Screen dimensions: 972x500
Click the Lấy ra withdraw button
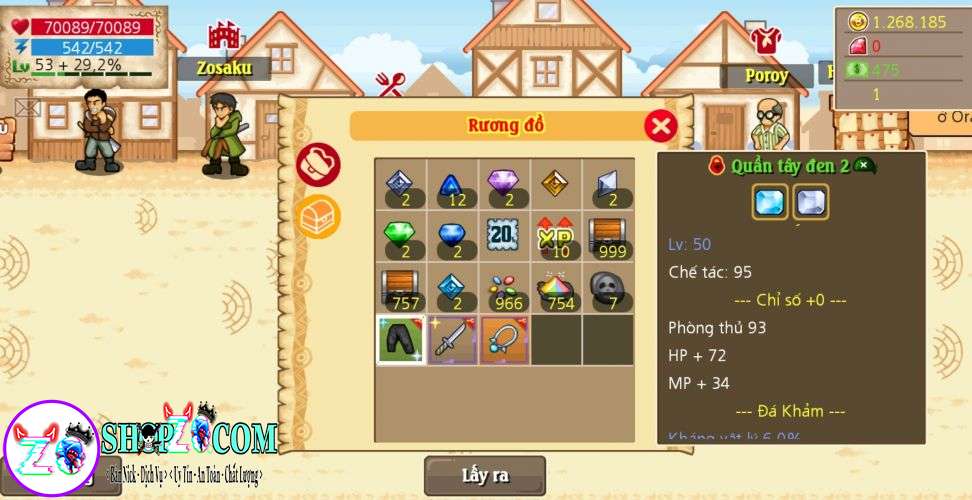tap(485, 475)
